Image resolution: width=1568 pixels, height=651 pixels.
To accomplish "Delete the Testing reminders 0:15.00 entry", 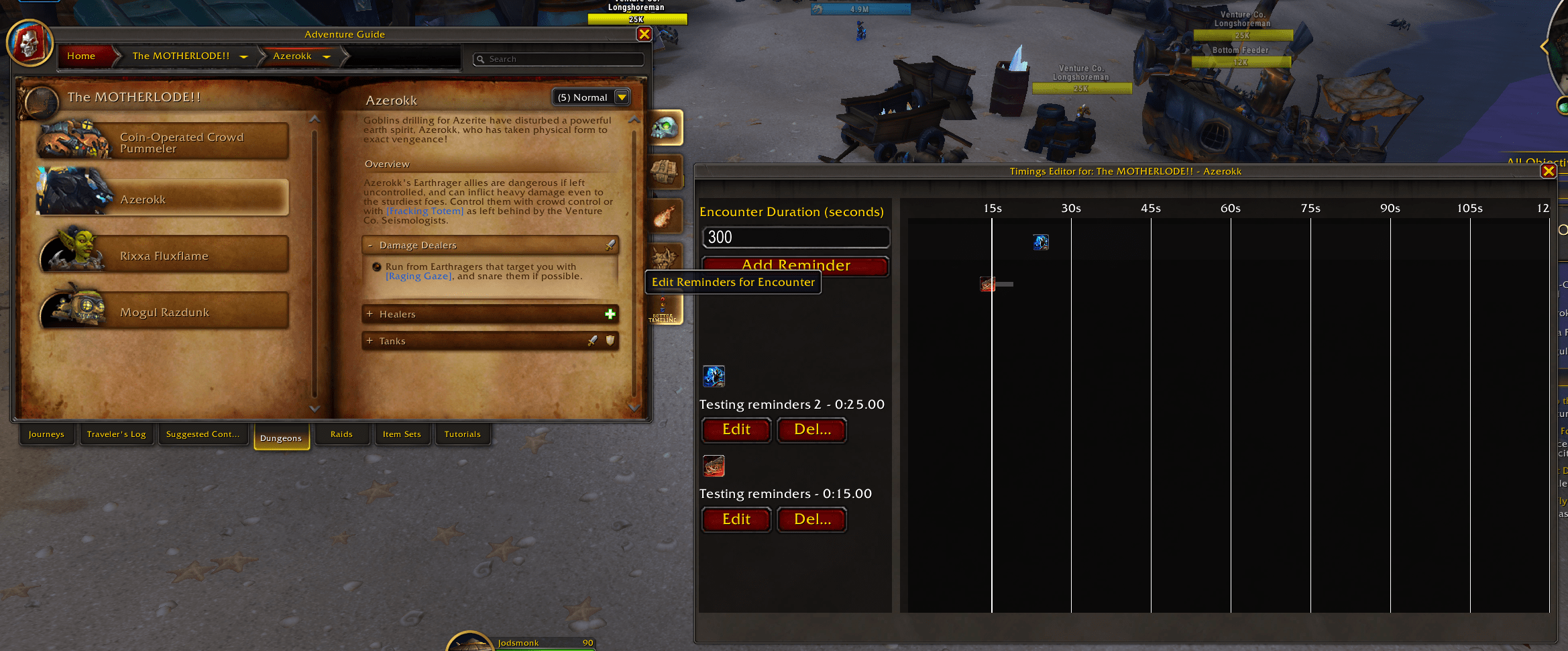I will pos(811,519).
